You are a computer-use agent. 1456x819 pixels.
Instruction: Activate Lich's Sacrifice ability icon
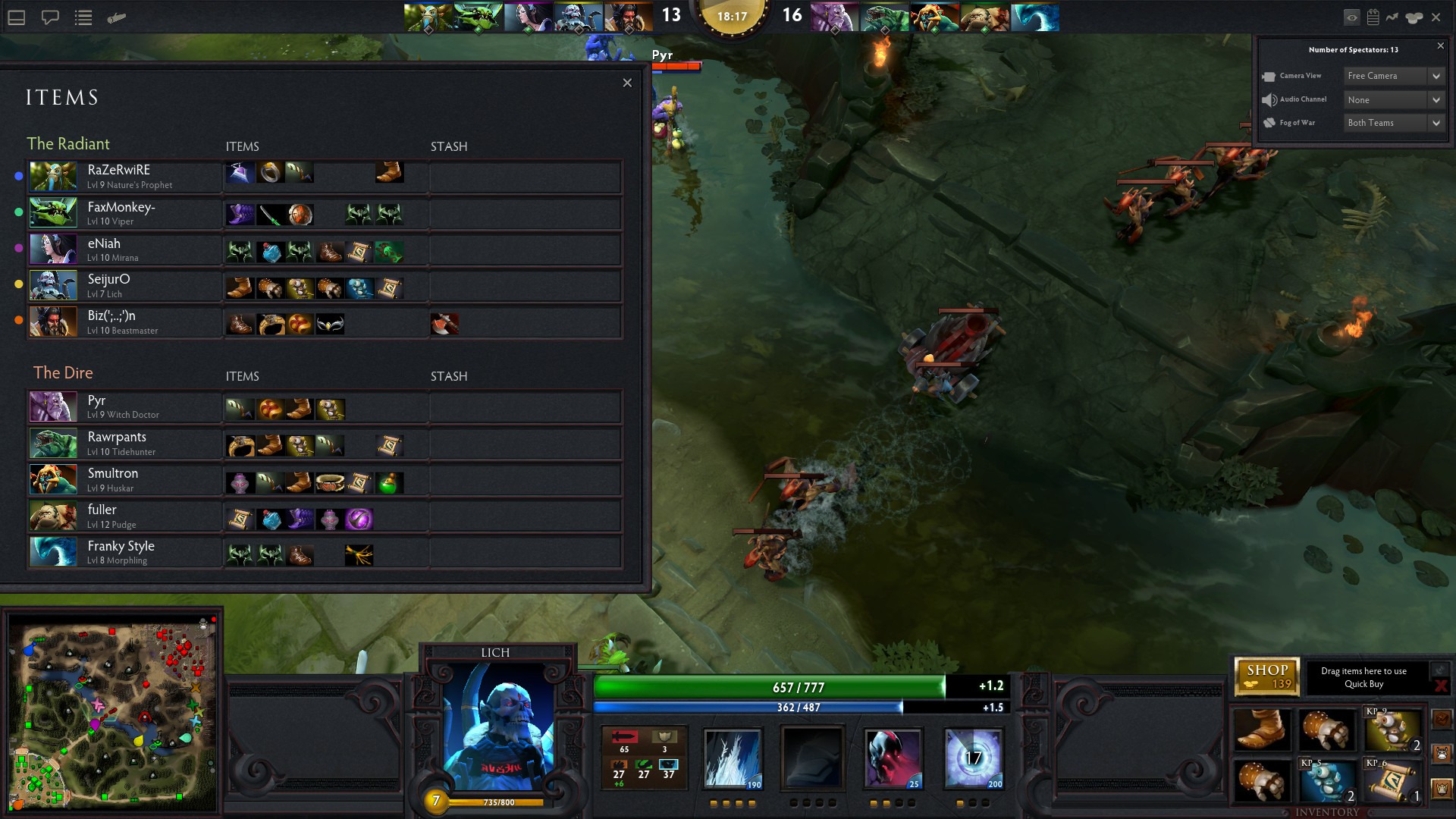[x=893, y=758]
